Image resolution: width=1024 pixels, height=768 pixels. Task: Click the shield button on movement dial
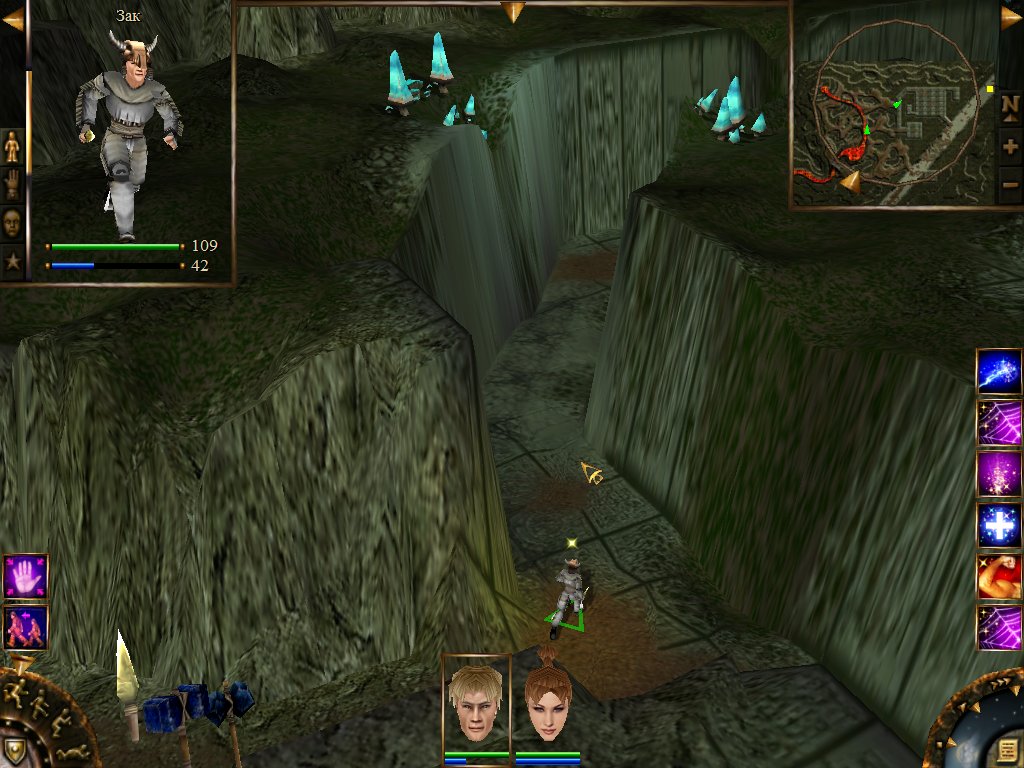coord(14,750)
